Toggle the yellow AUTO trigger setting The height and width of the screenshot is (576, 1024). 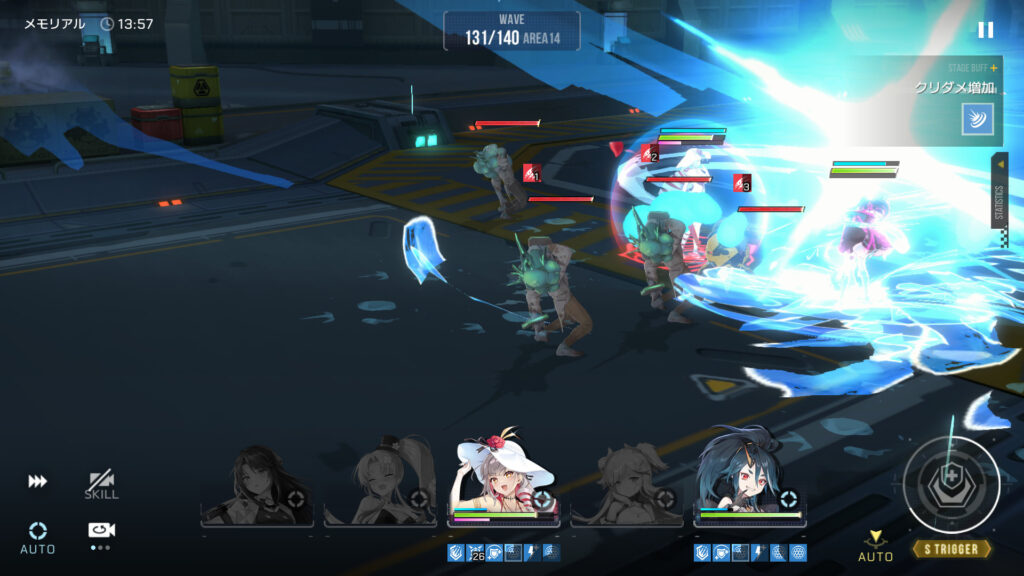[x=875, y=546]
